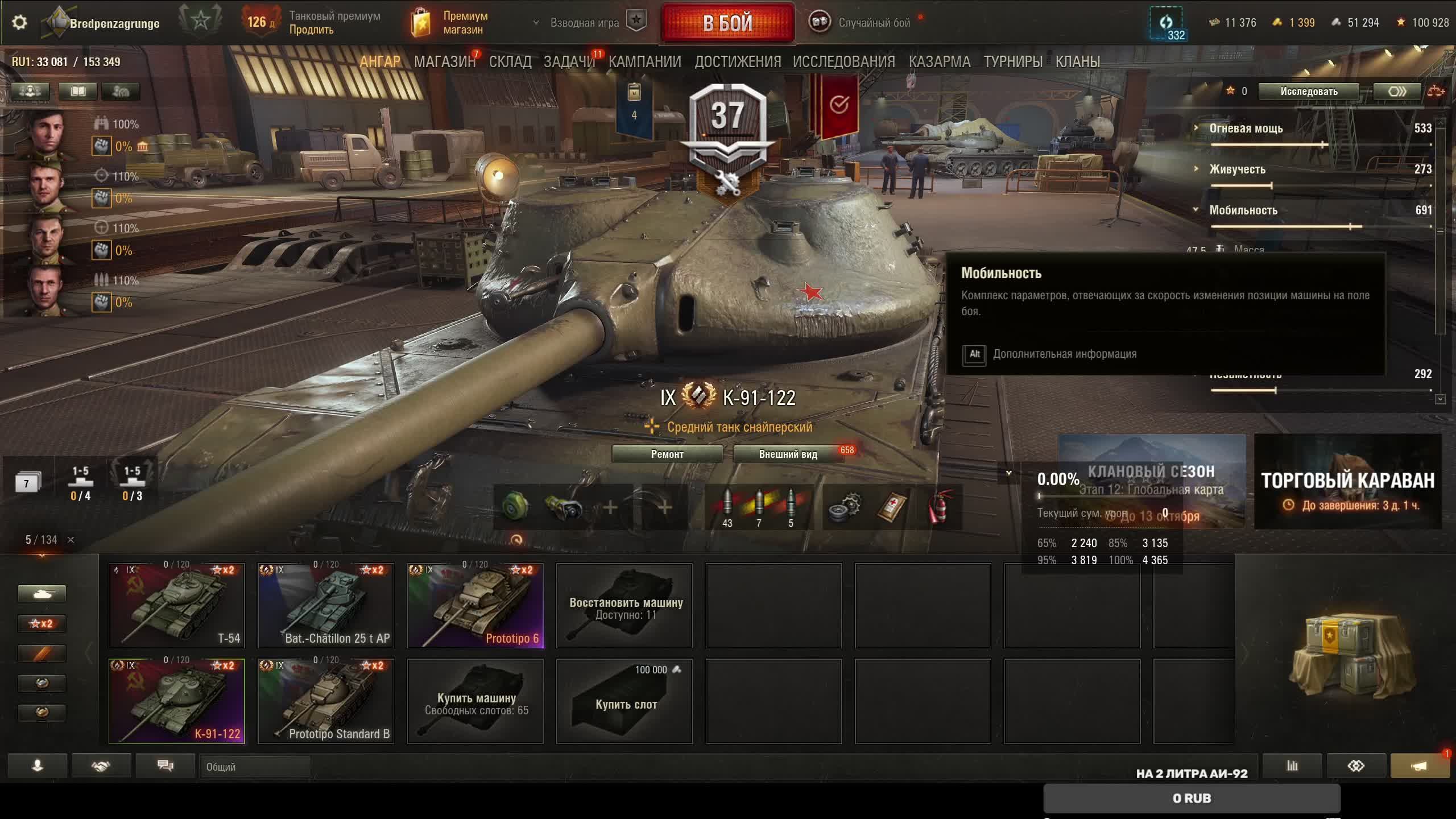Image resolution: width=1456 pixels, height=819 pixels.
Task: Select the Prototipo Standard B tank
Action: coord(326,701)
